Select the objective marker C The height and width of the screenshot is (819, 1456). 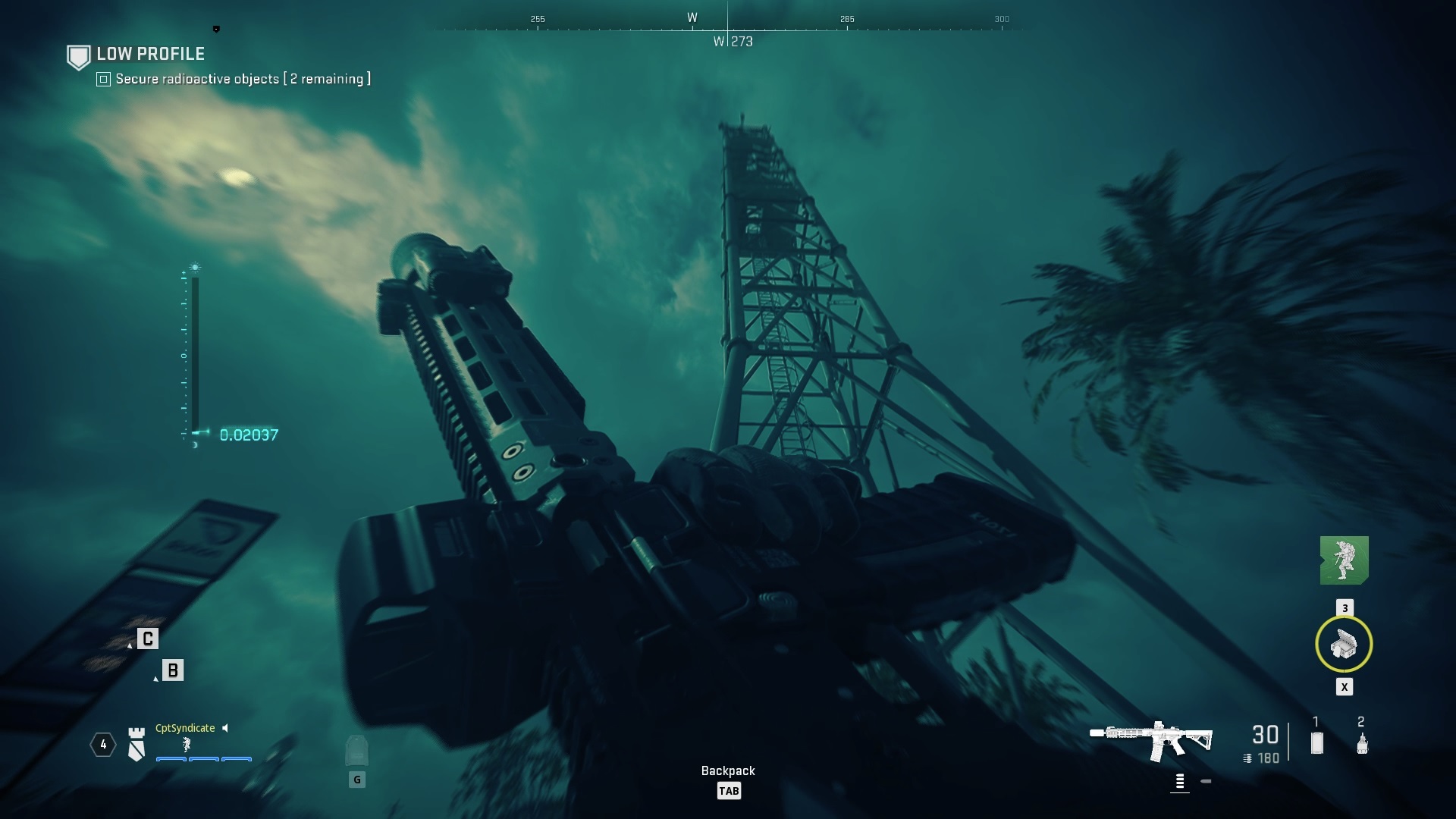pyautogui.click(x=148, y=639)
